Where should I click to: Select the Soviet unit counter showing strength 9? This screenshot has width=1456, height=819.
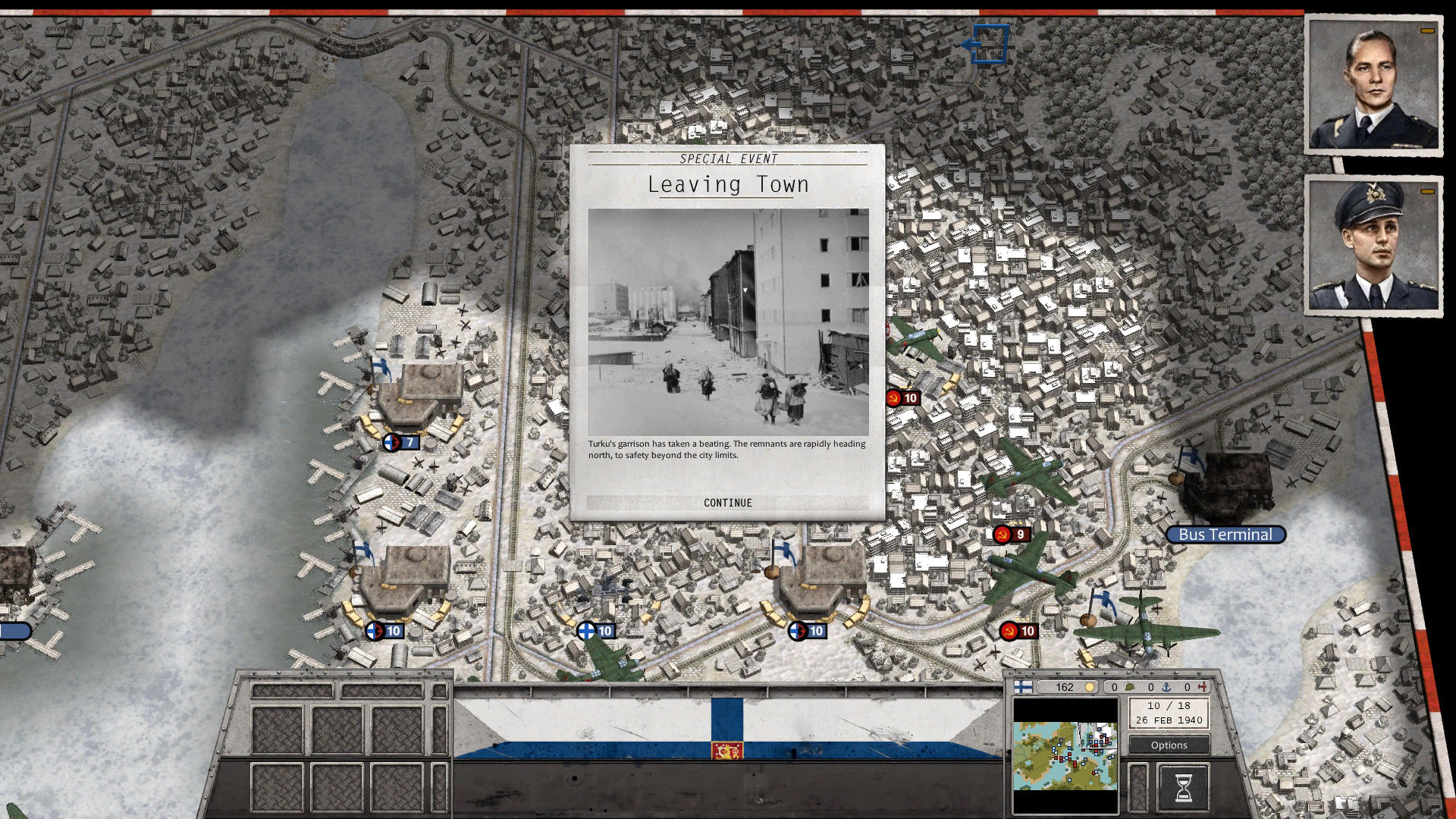coord(1012,534)
